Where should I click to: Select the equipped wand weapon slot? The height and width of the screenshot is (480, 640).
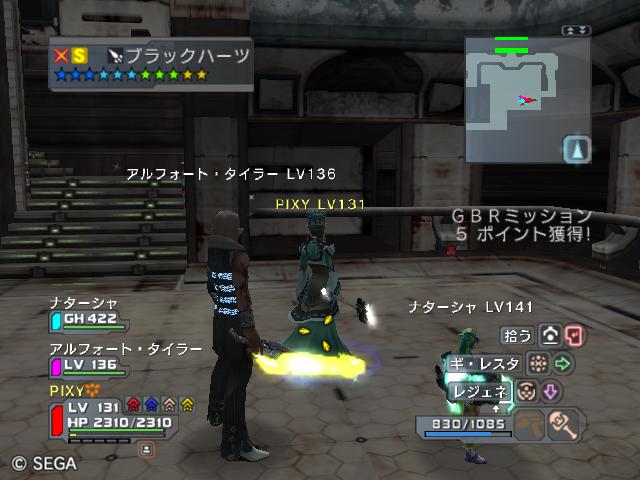pyautogui.click(x=565, y=426)
